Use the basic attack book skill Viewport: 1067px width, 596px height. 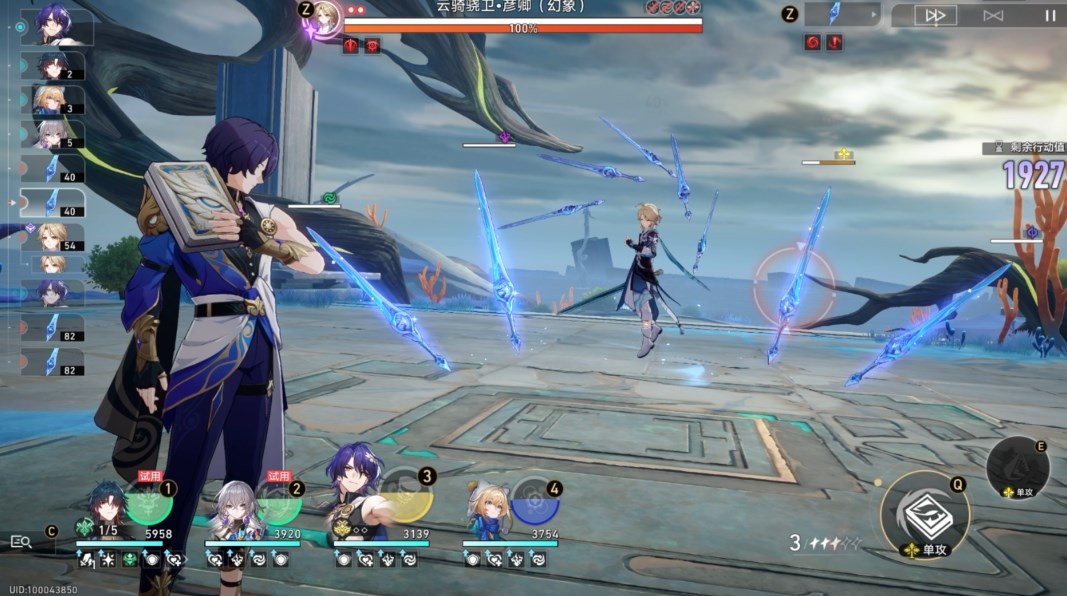(x=925, y=515)
